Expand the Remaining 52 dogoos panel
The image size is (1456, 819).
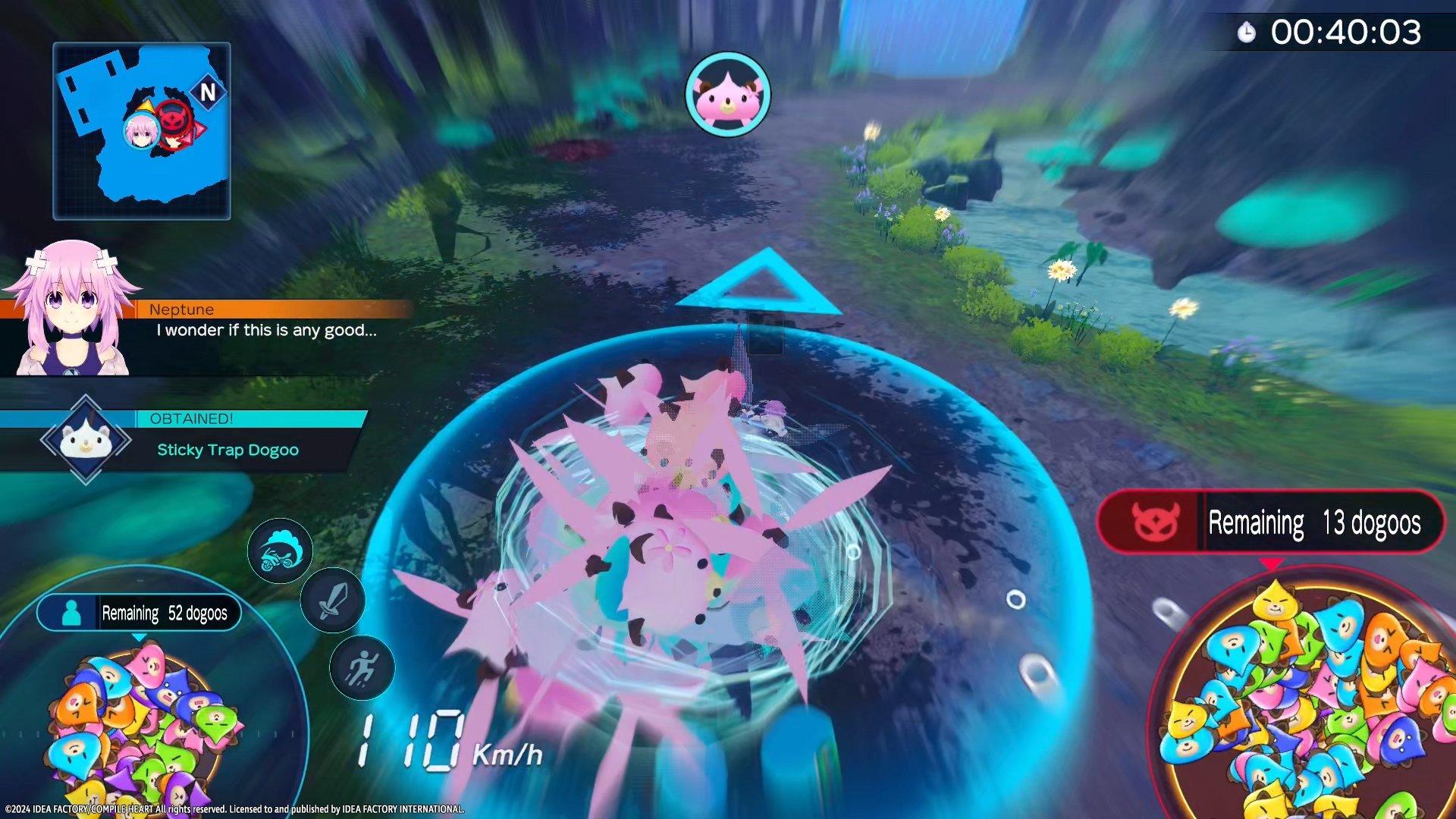(162, 613)
